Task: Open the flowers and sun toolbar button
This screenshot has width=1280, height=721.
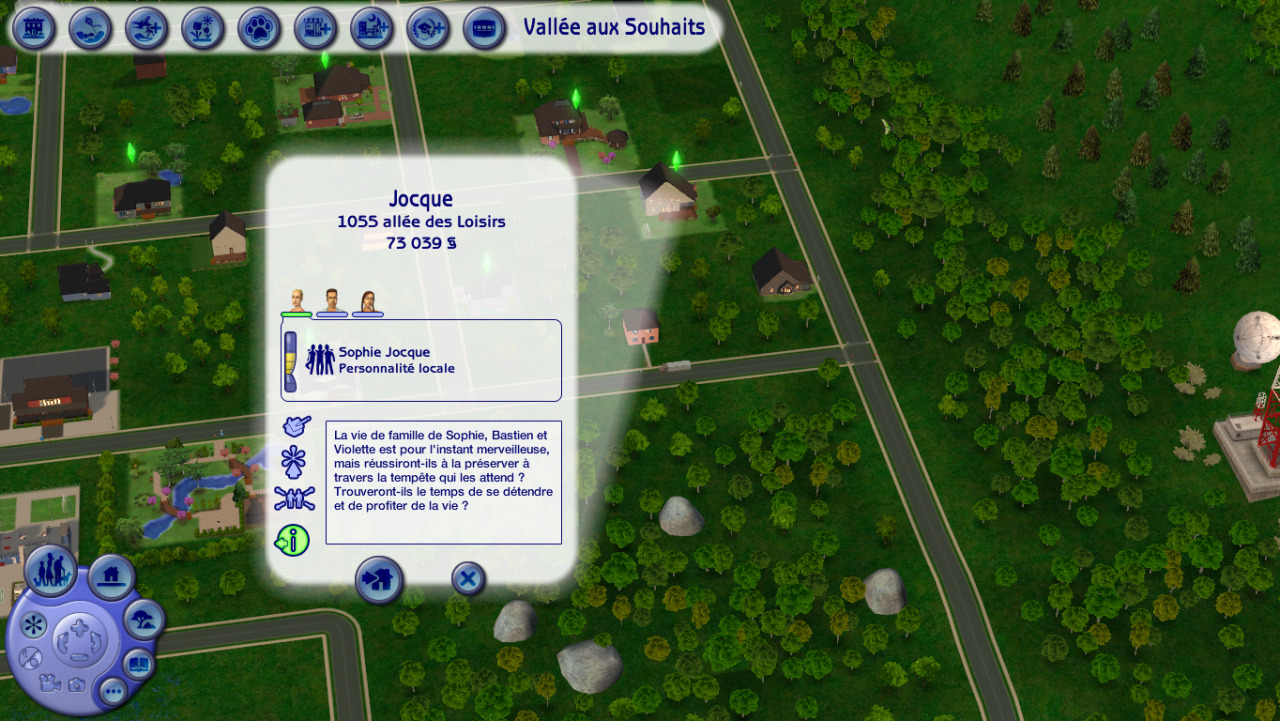Action: [203, 28]
